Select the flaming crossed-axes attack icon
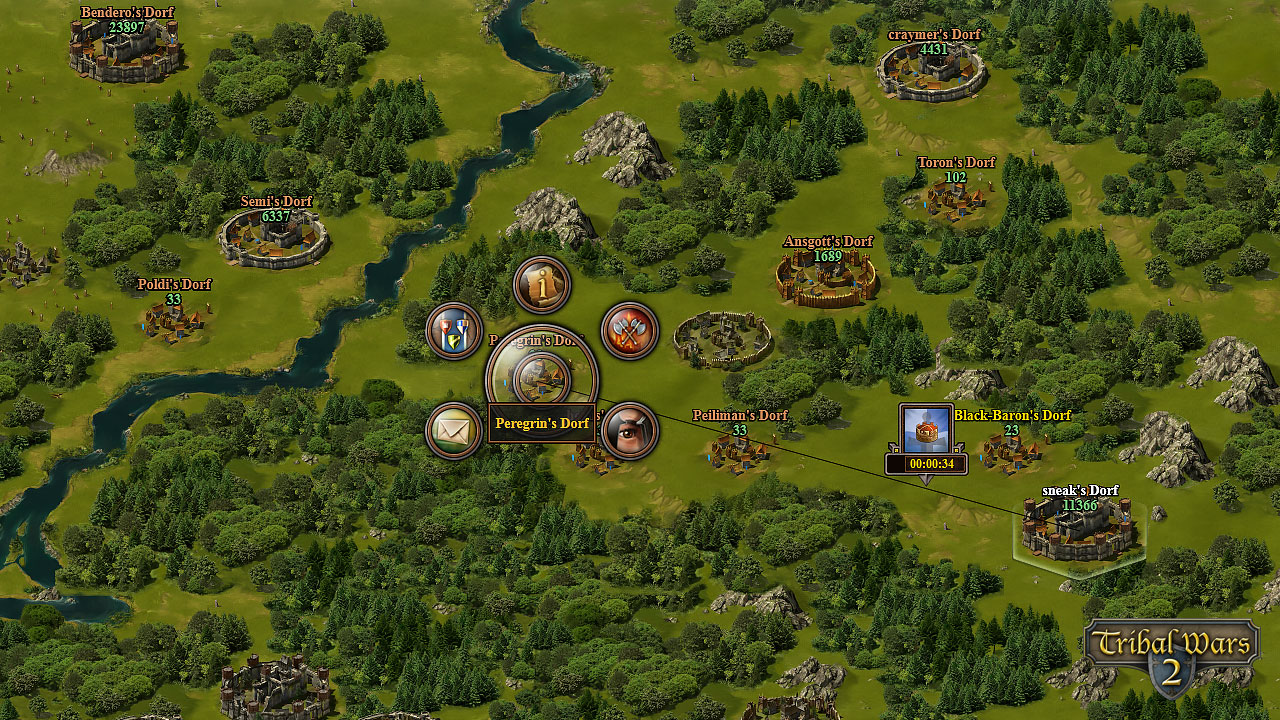The height and width of the screenshot is (720, 1280). pyautogui.click(x=630, y=331)
